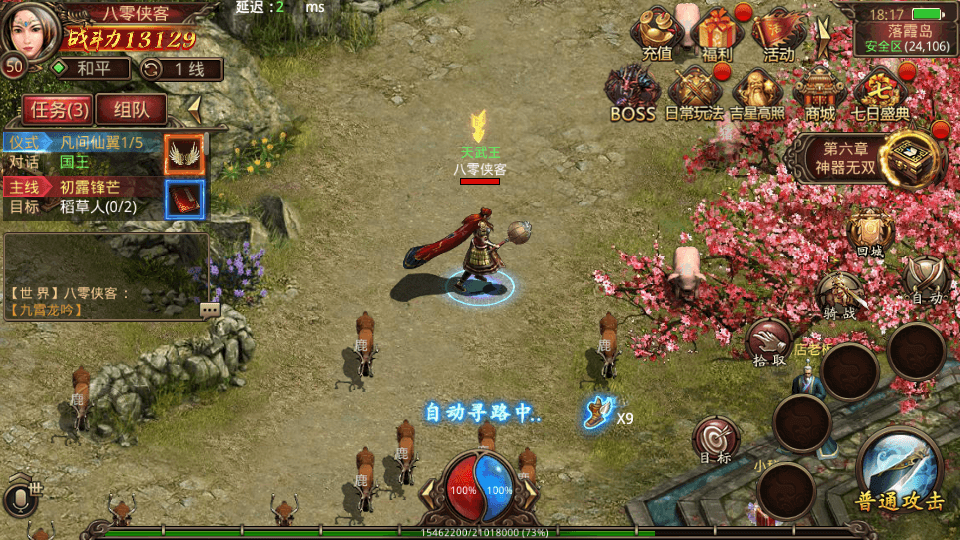Tap the 回城 return-to-town button

point(870,234)
